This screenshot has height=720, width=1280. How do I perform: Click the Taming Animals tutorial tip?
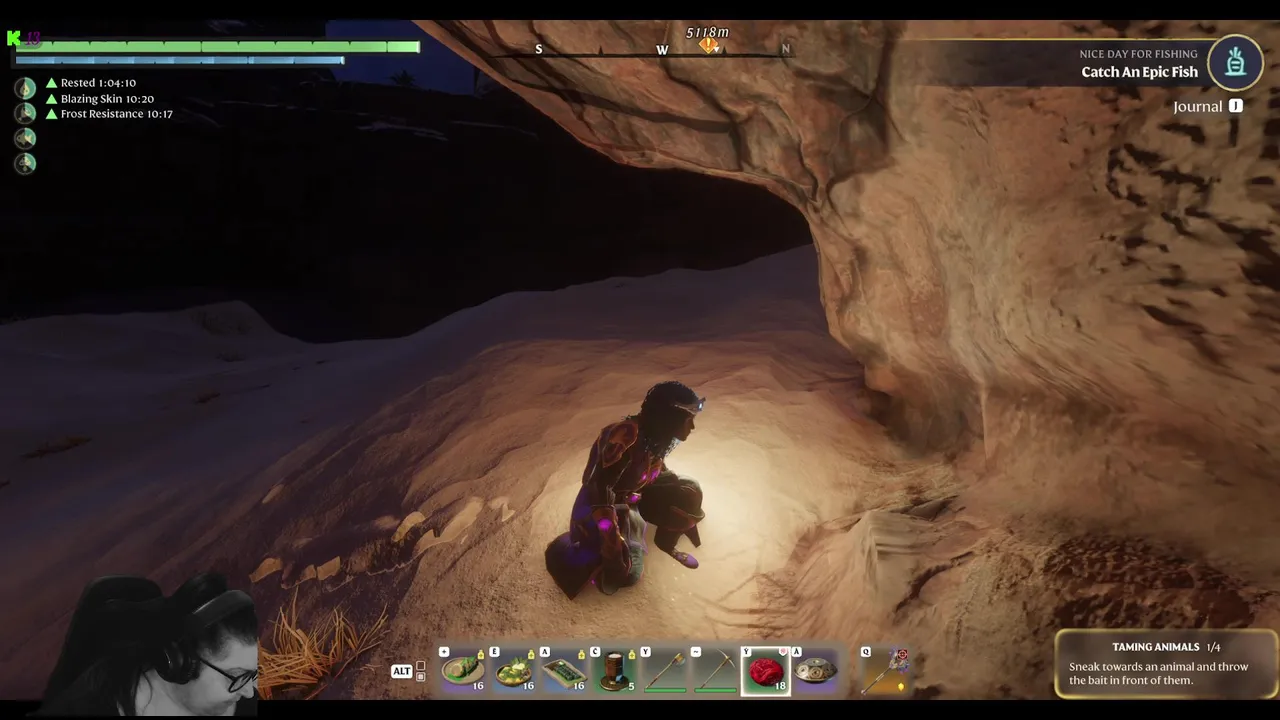click(1165, 664)
